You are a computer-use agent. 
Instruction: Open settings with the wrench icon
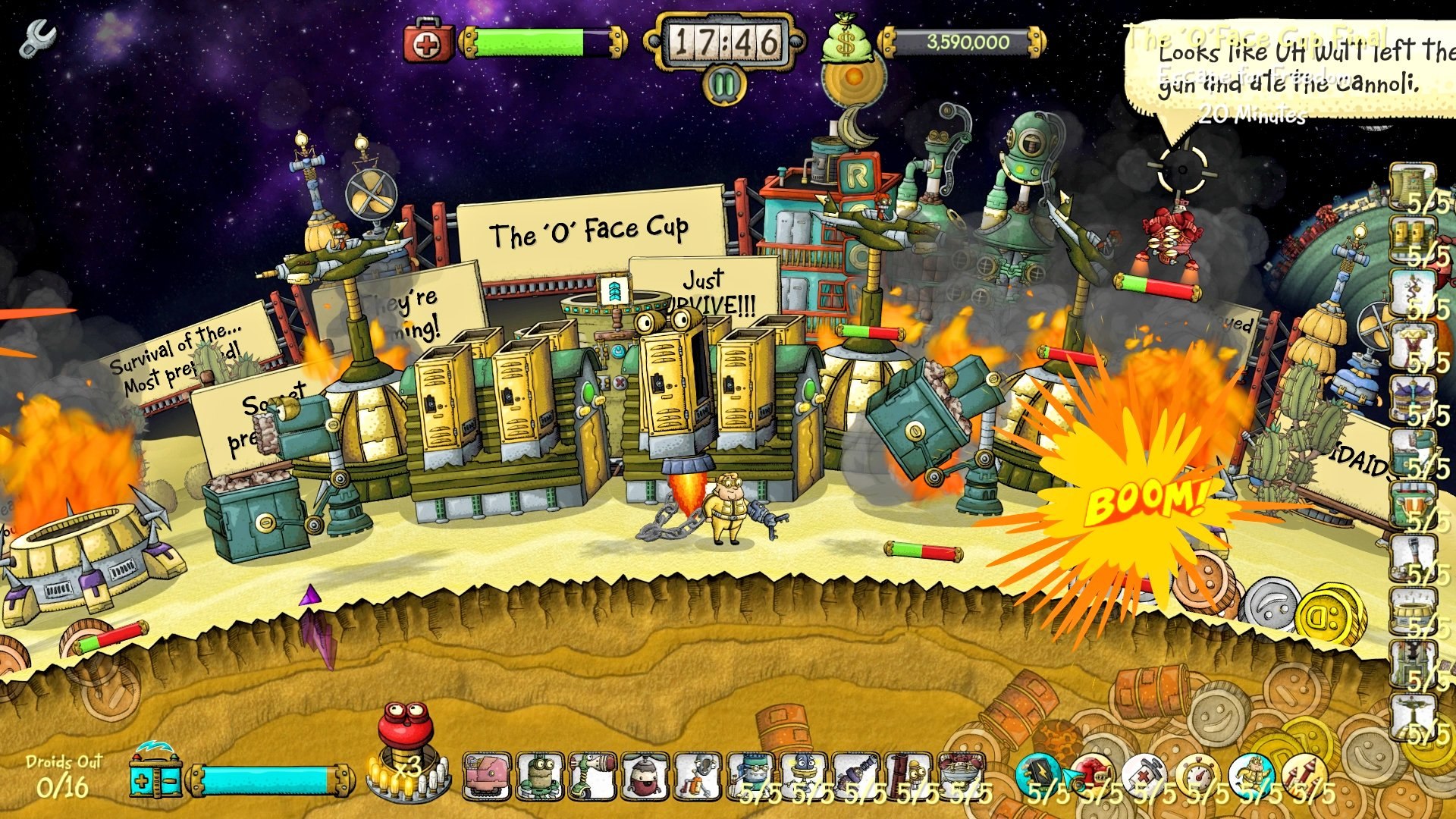coord(36,39)
